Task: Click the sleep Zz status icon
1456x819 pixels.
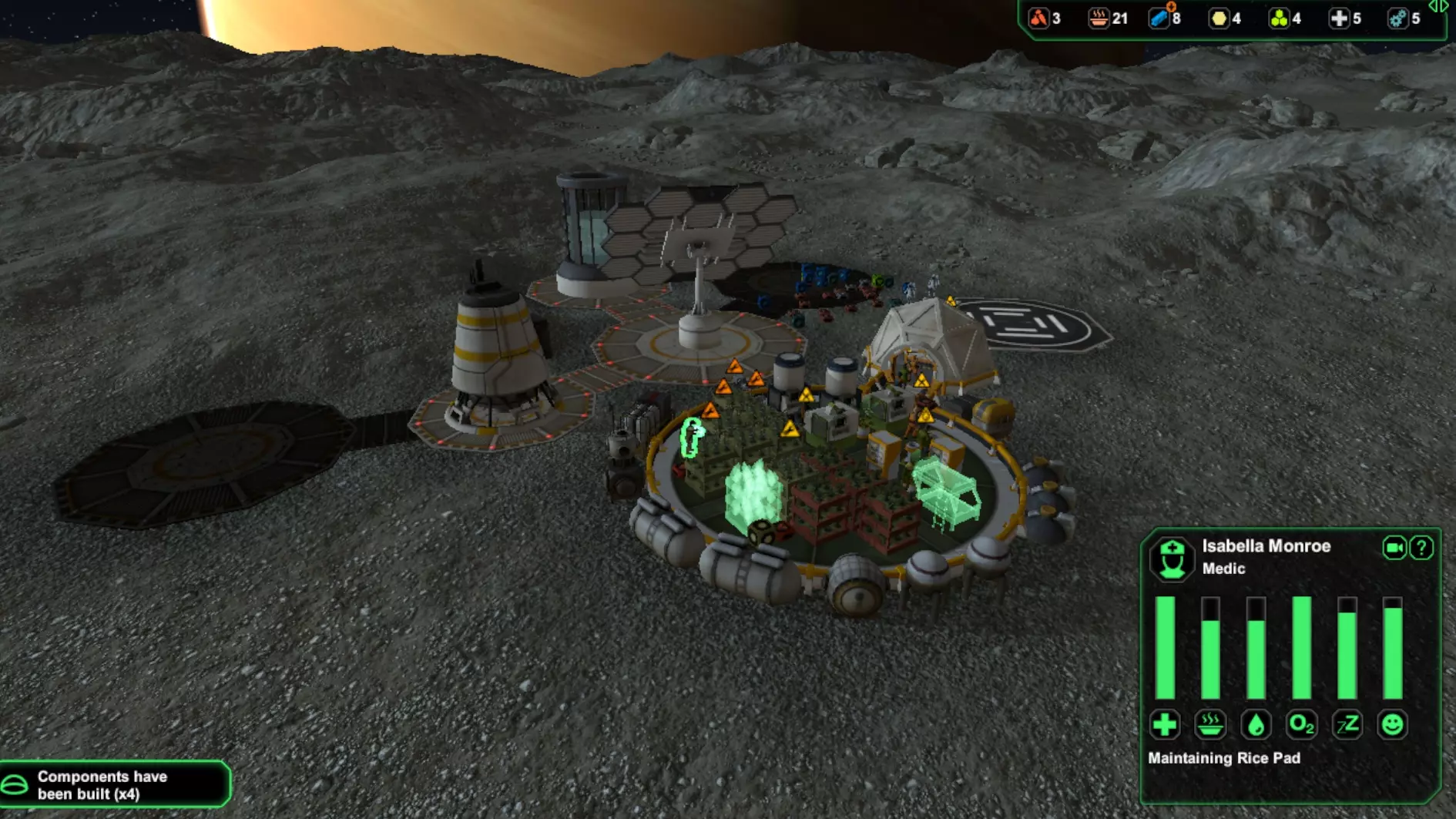Action: pos(1347,724)
